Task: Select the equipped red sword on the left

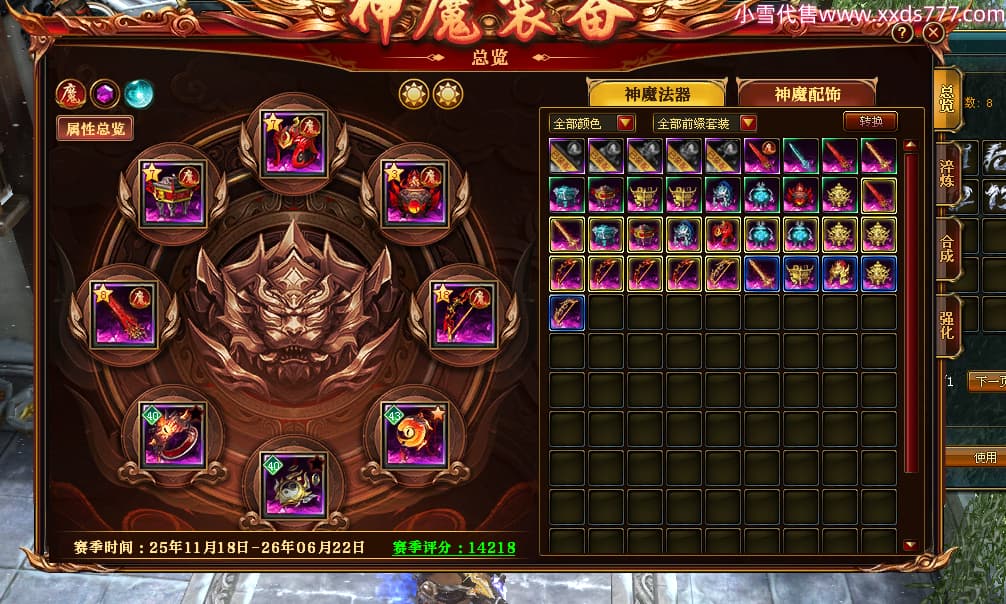Action: pyautogui.click(x=123, y=314)
